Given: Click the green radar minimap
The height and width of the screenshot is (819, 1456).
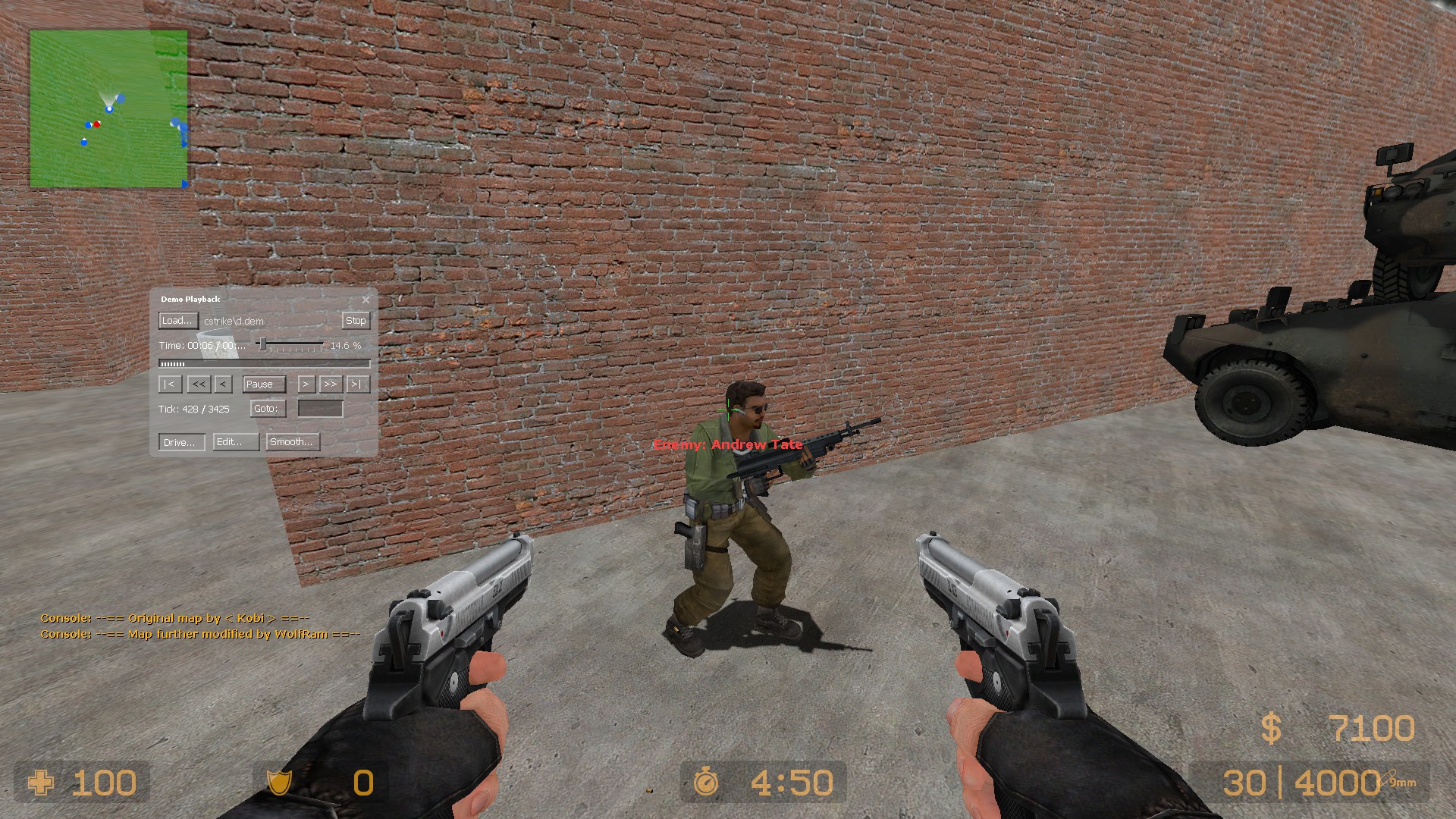Looking at the screenshot, I should pyautogui.click(x=108, y=108).
